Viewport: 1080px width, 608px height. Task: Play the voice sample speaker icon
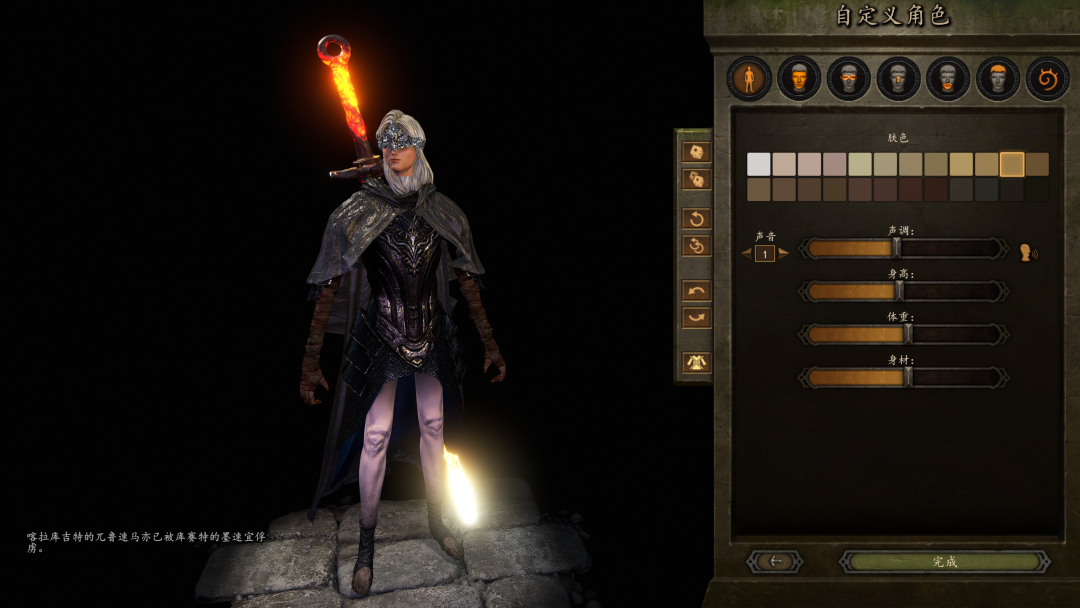click(x=1028, y=252)
